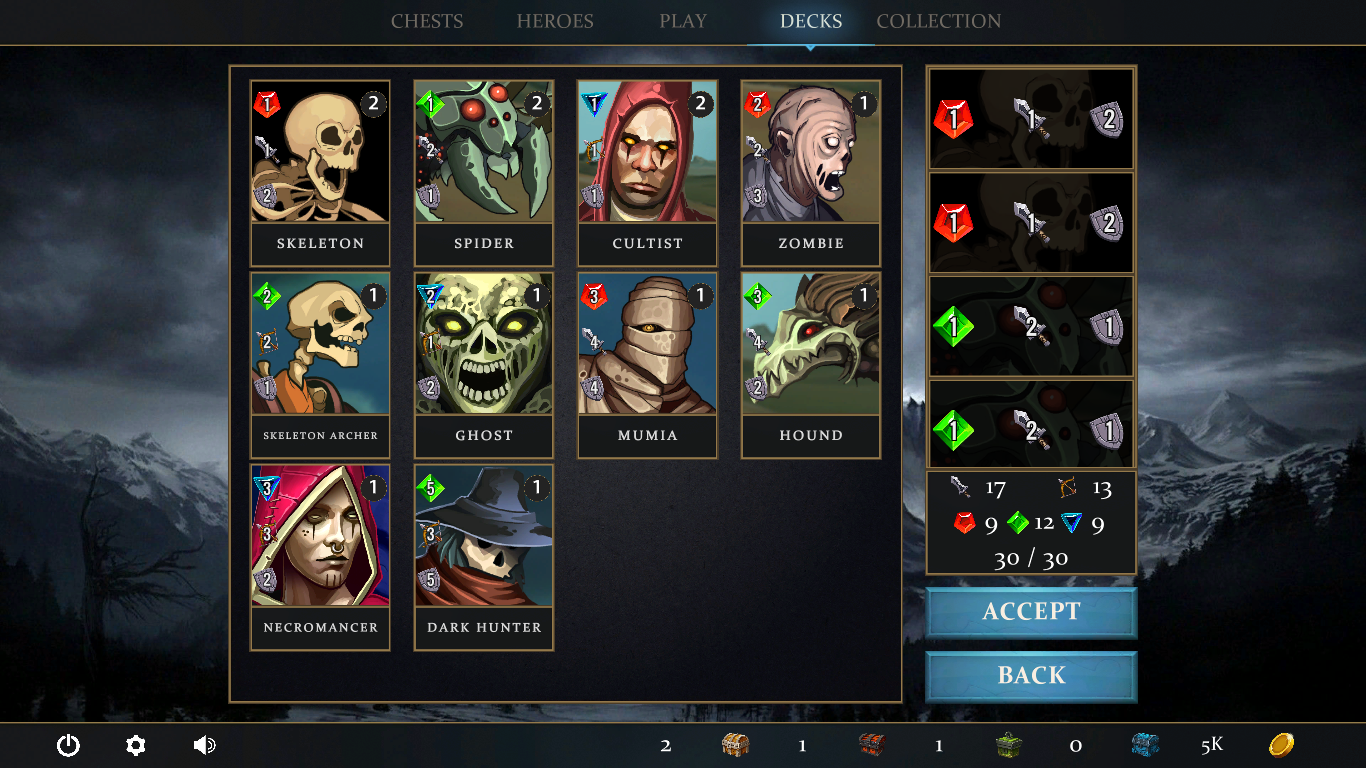Click the top skeleton slot in deck panel
Screen dimensions: 1366x768
(1031, 117)
